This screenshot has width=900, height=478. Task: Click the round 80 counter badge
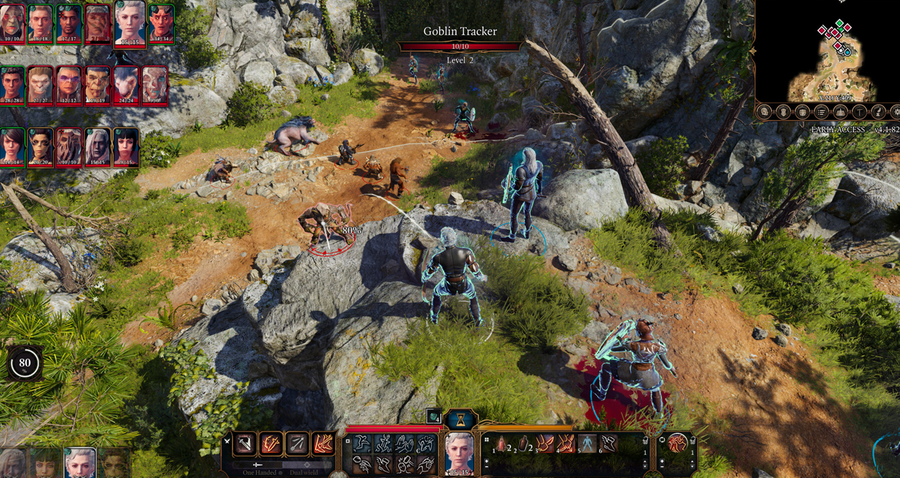[25, 364]
